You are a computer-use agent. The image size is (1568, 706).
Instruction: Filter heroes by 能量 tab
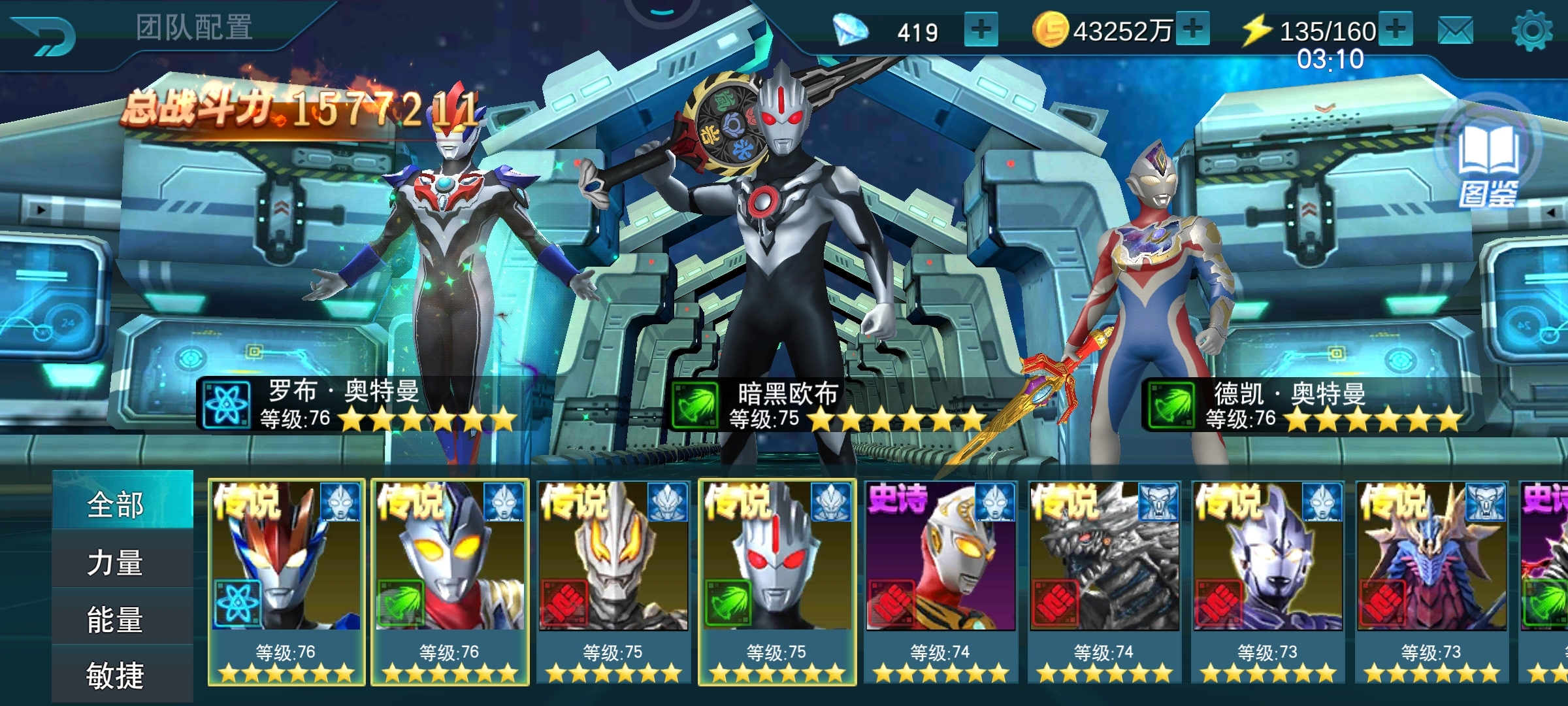tap(123, 619)
